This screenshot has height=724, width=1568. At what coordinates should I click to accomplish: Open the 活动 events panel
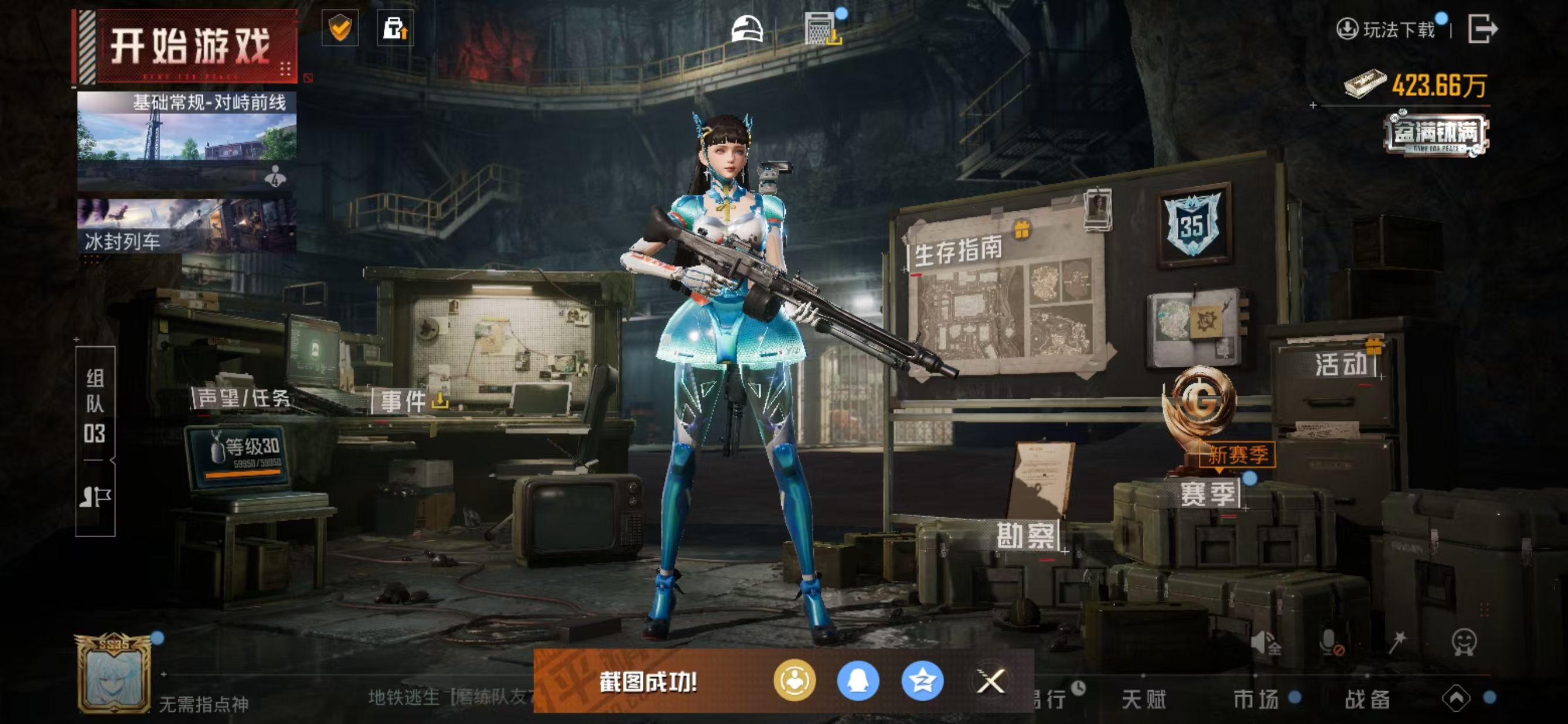coord(1342,364)
